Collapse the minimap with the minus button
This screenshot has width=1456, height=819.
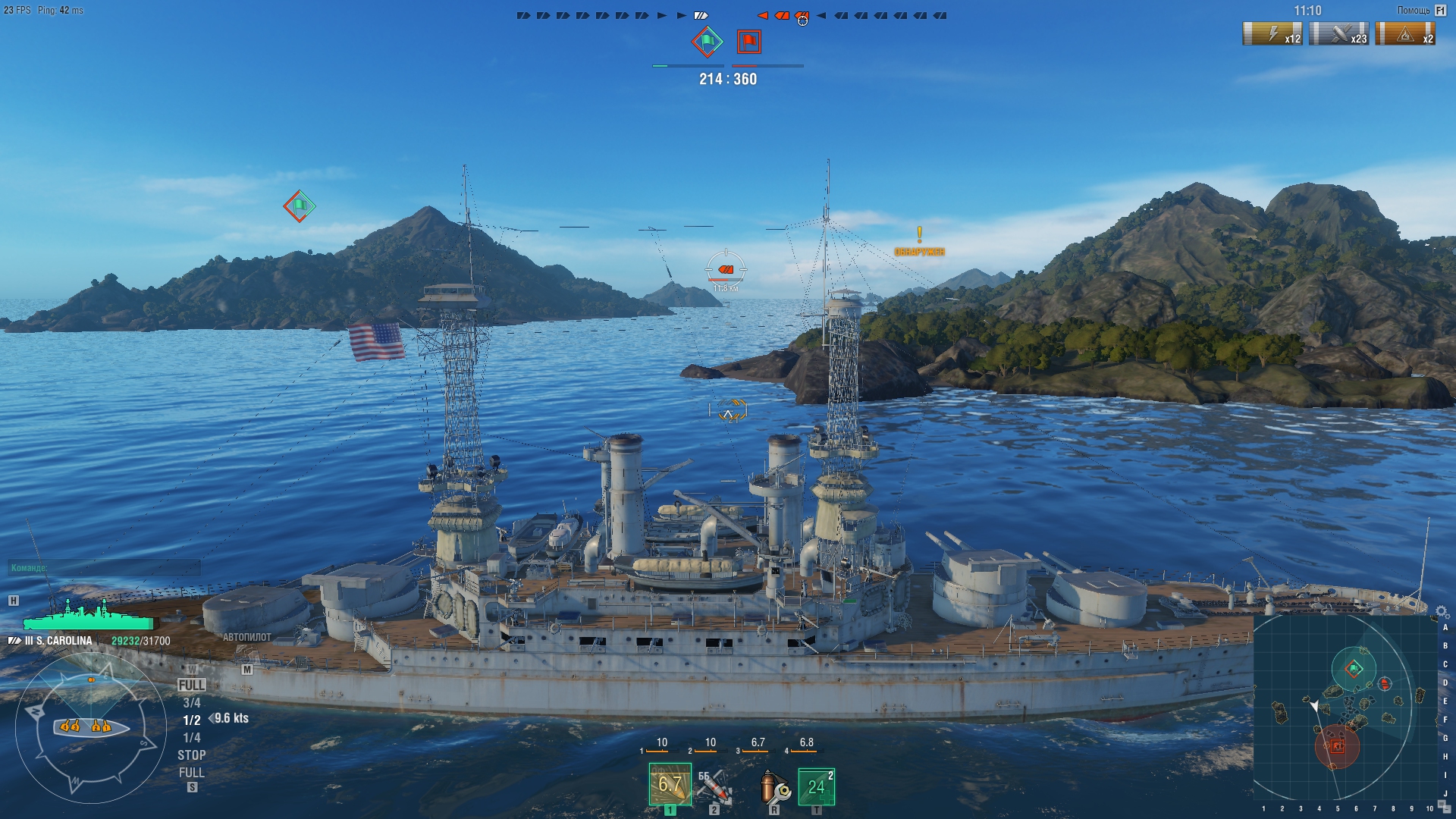point(1447,810)
